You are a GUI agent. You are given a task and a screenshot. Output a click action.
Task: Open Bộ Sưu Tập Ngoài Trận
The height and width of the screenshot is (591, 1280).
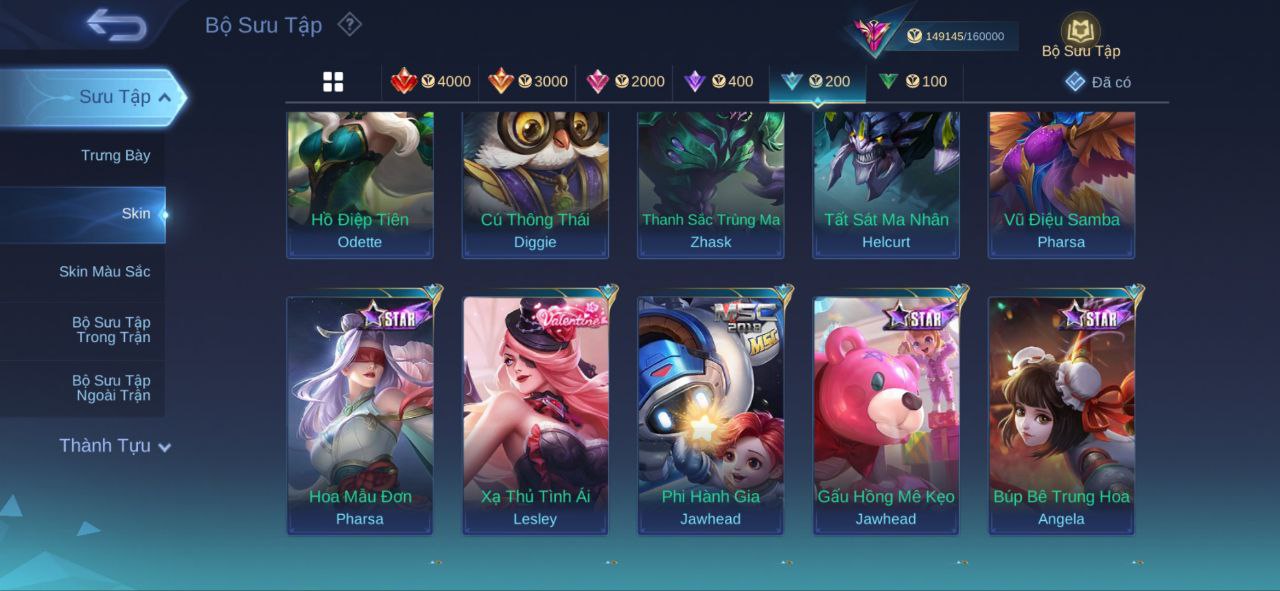coord(110,388)
